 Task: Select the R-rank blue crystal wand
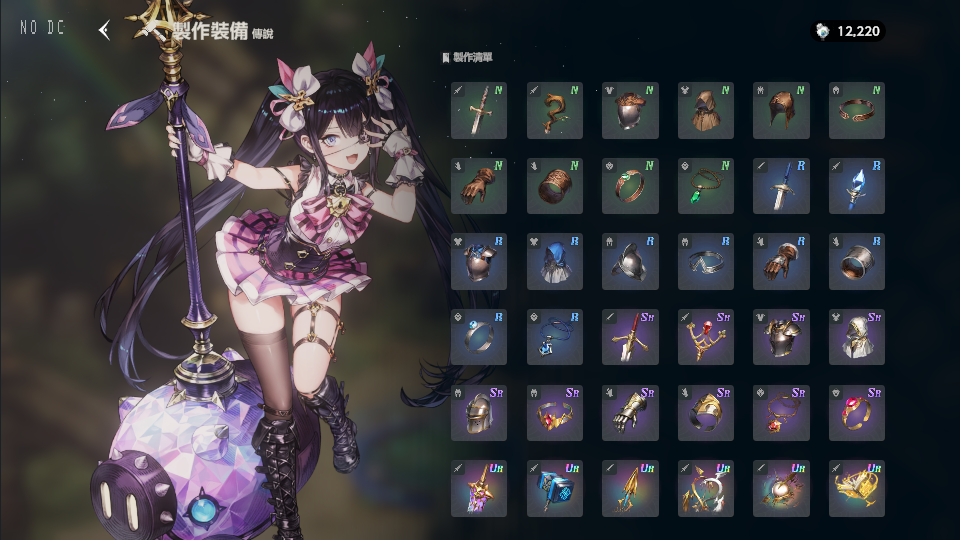click(857, 186)
